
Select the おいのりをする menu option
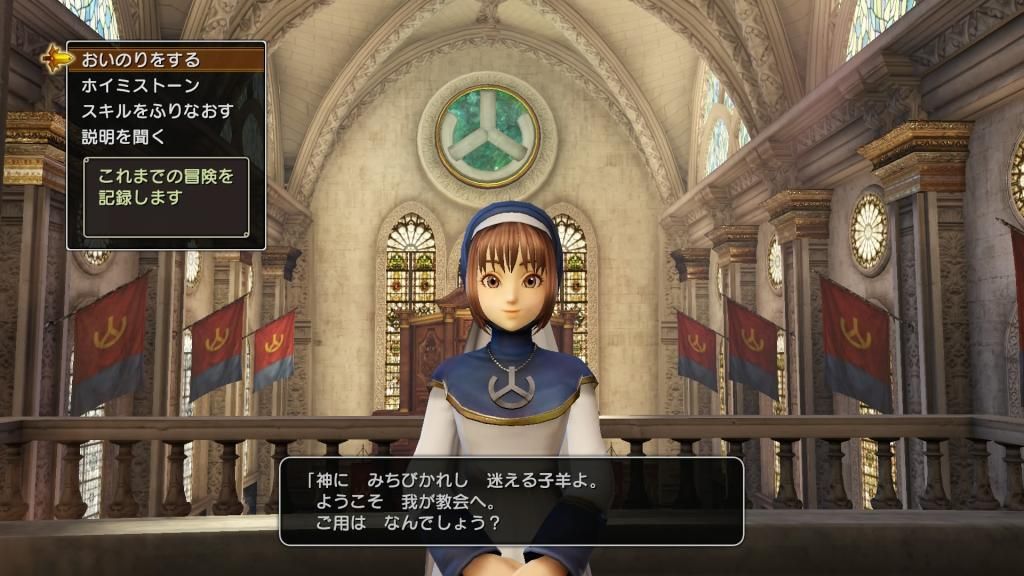[x=141, y=60]
